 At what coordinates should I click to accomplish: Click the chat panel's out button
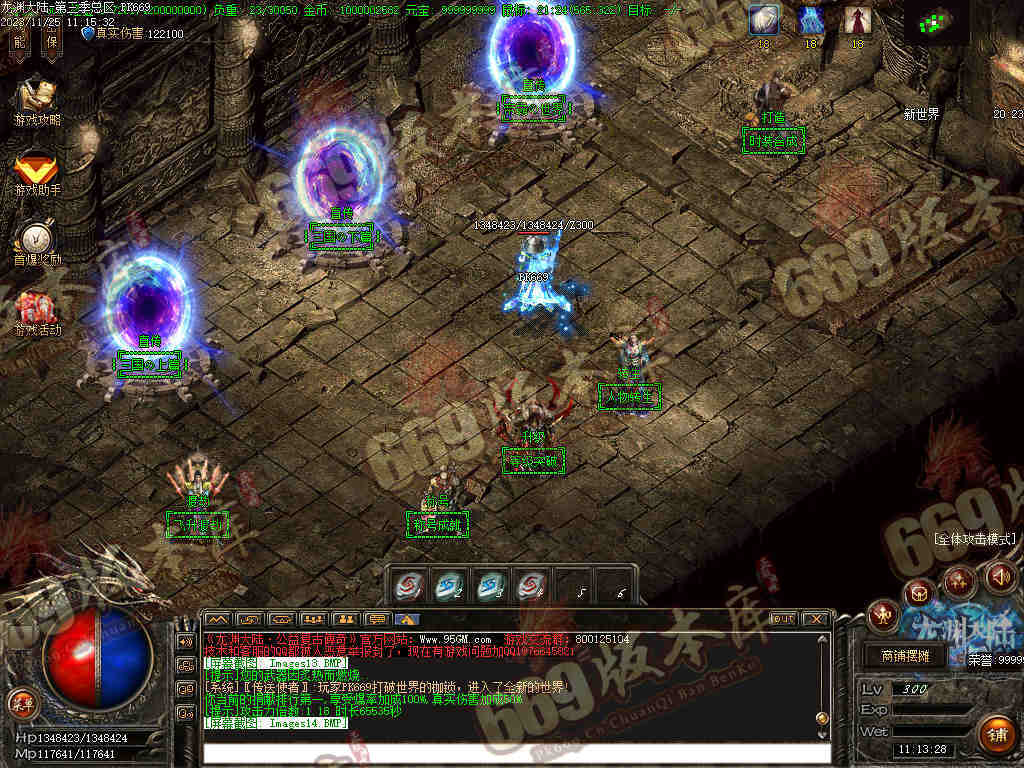[x=784, y=619]
